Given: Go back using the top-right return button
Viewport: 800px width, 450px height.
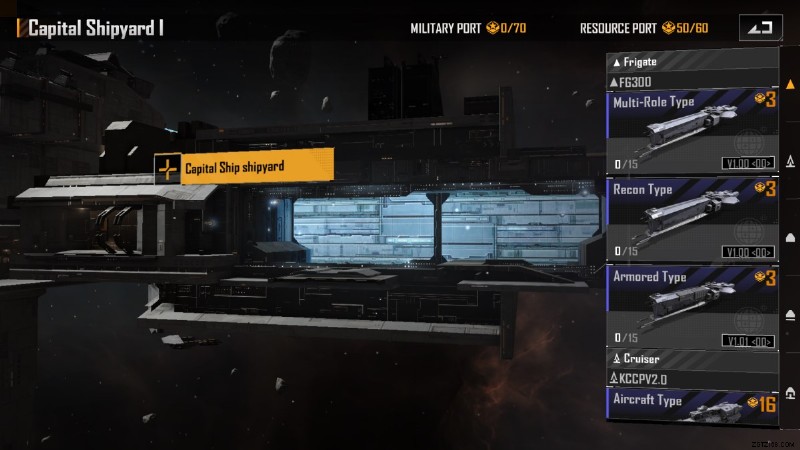Looking at the screenshot, I should 760,28.
